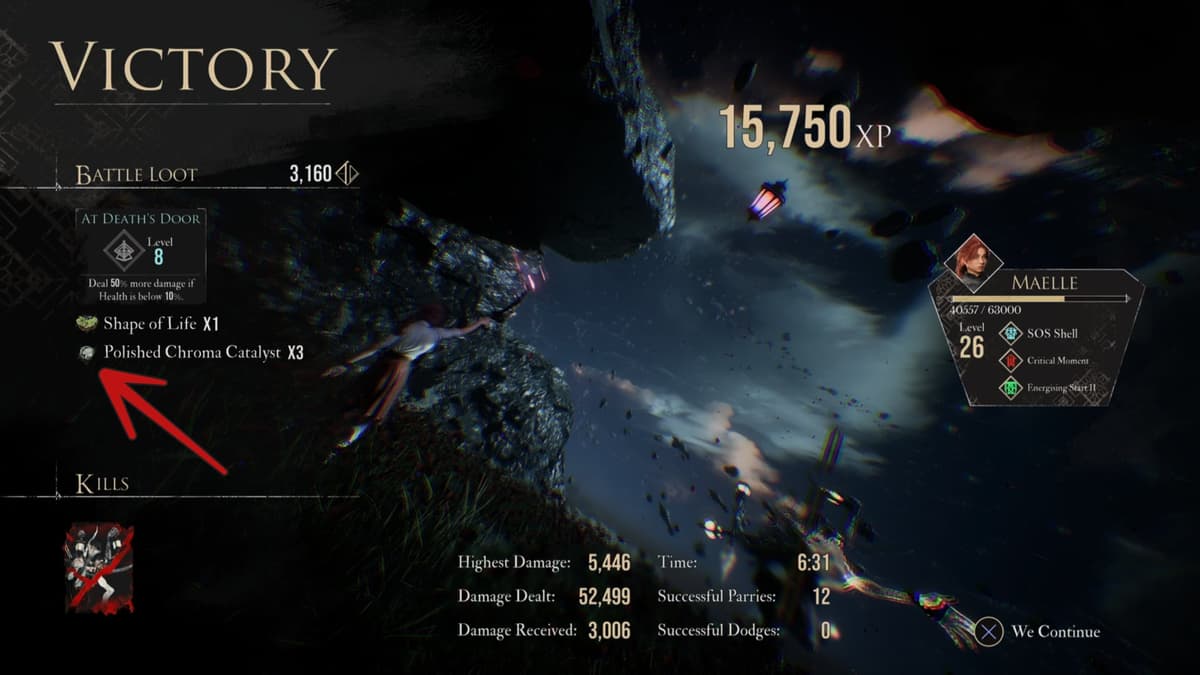Open Maelle's character portrait
This screenshot has height=675, width=1200.
point(972,263)
